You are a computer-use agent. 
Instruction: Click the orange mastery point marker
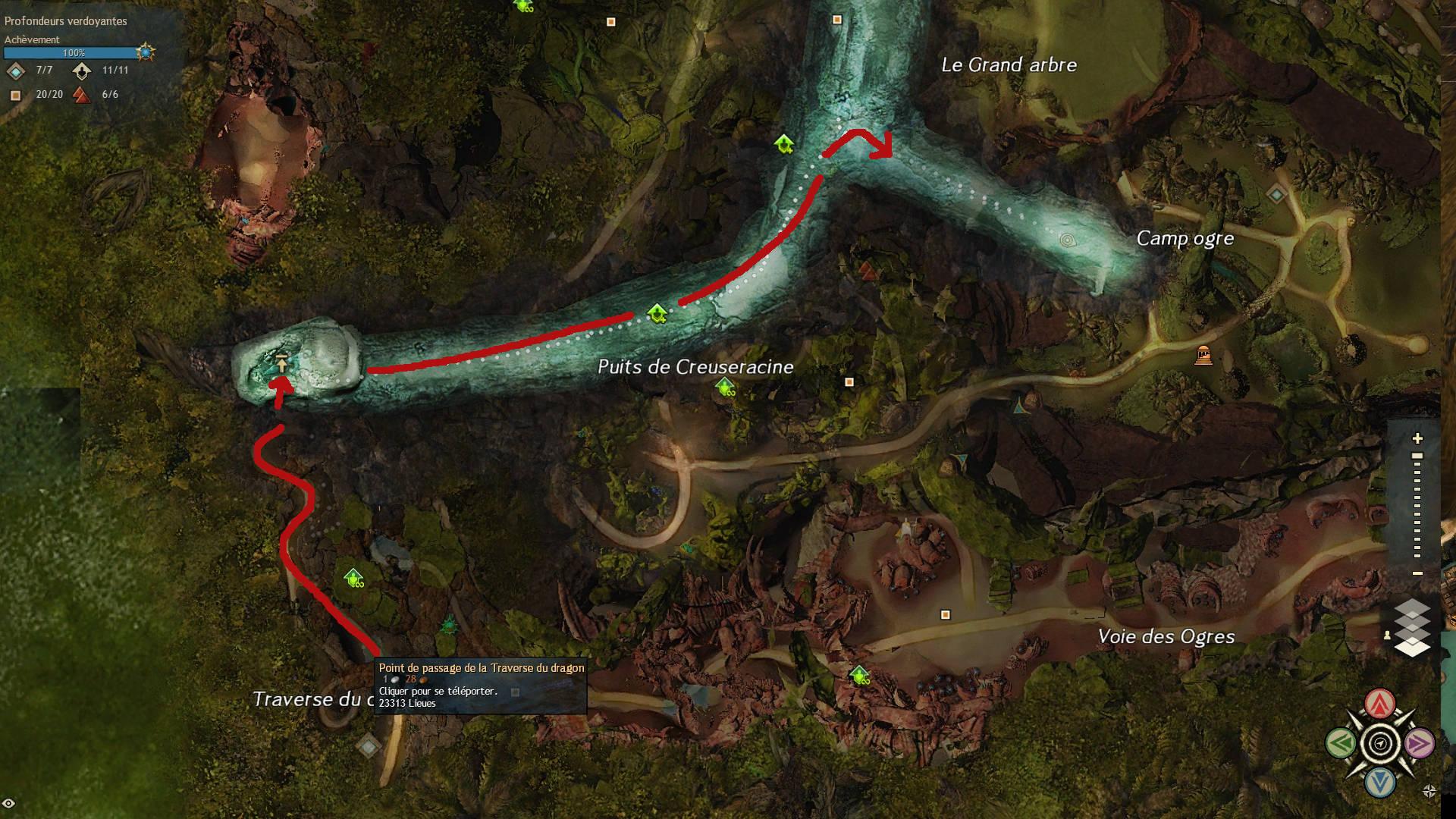tap(1203, 354)
